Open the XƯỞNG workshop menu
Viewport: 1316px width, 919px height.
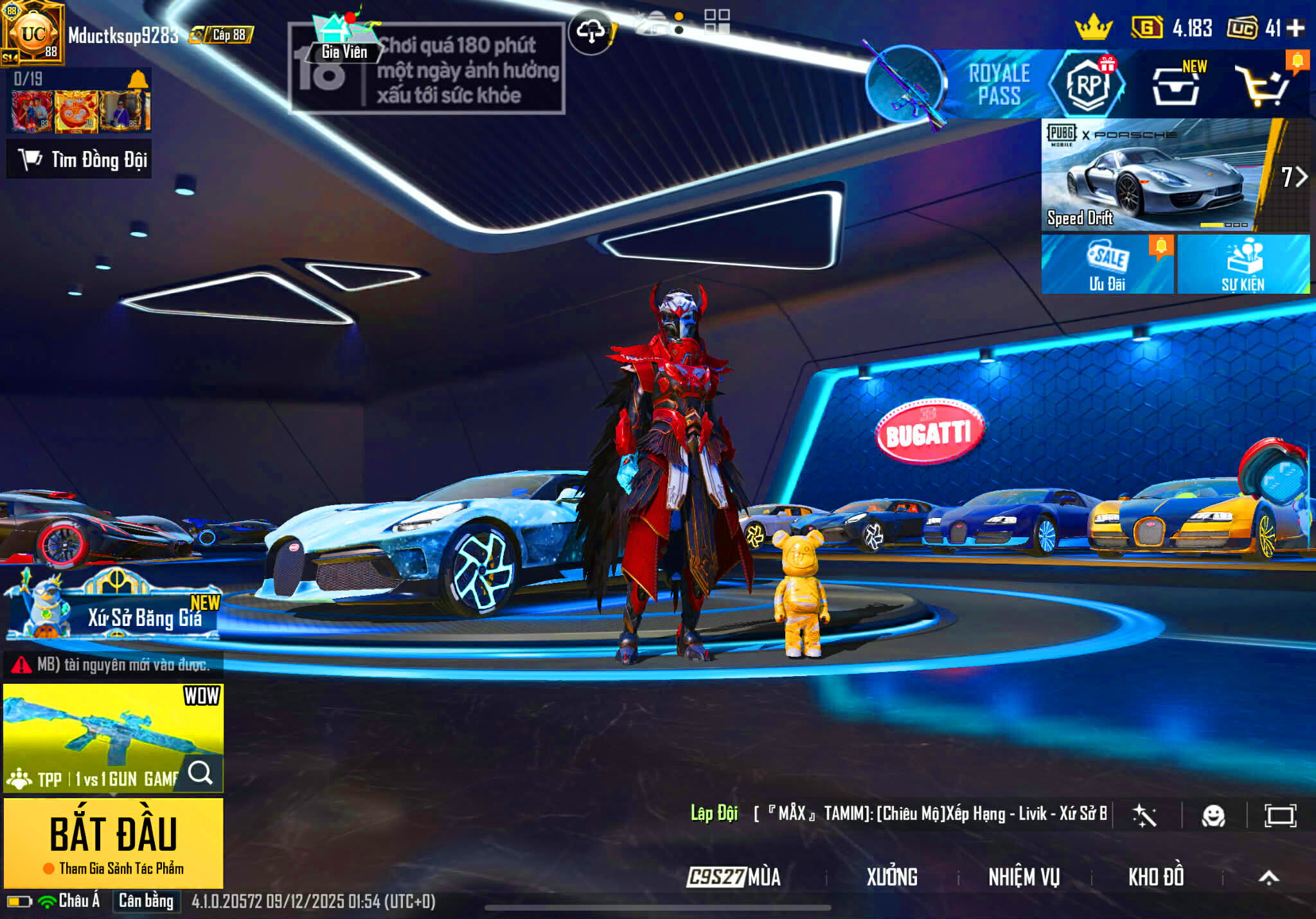tap(892, 877)
